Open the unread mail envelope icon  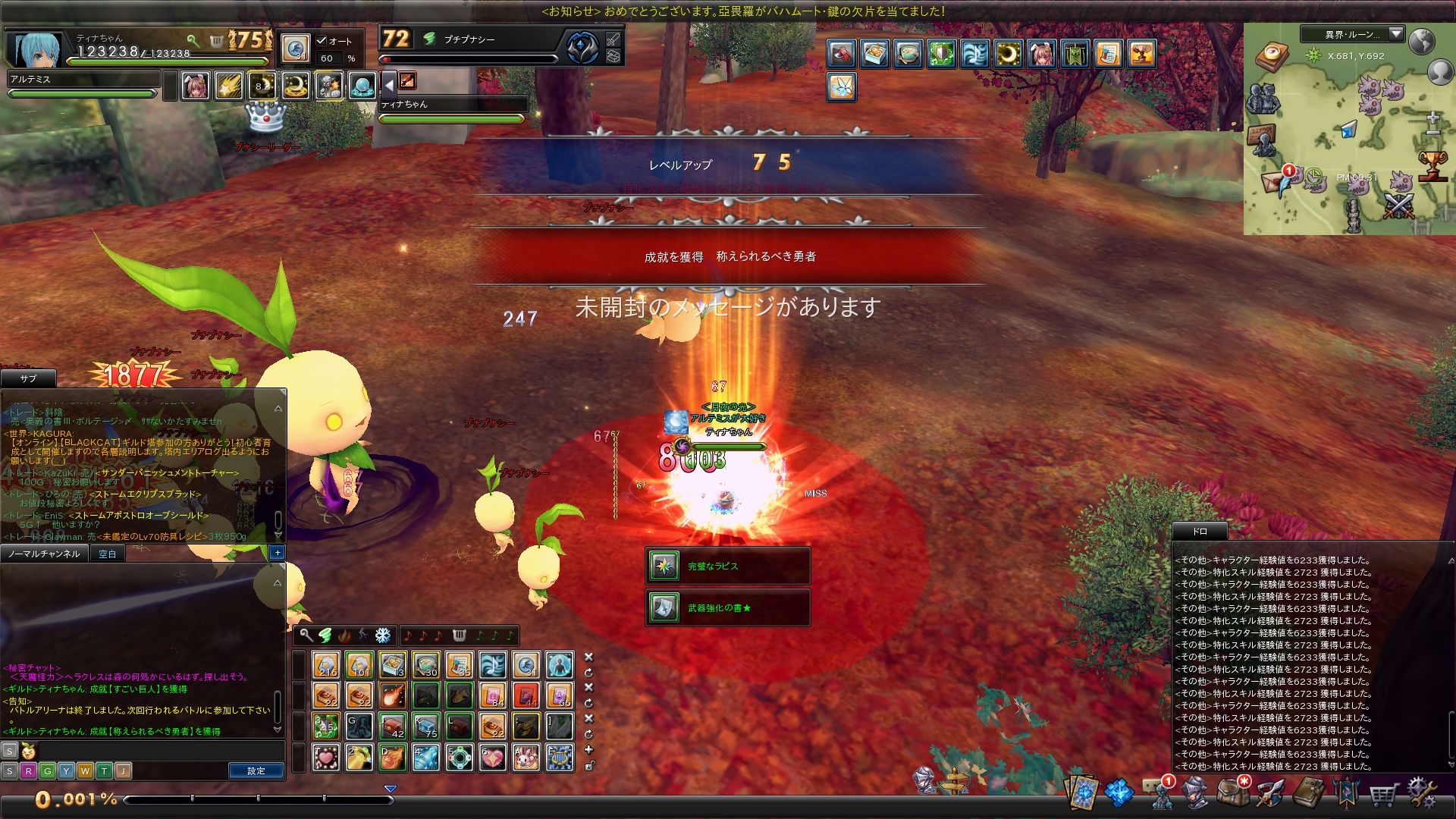1272,182
